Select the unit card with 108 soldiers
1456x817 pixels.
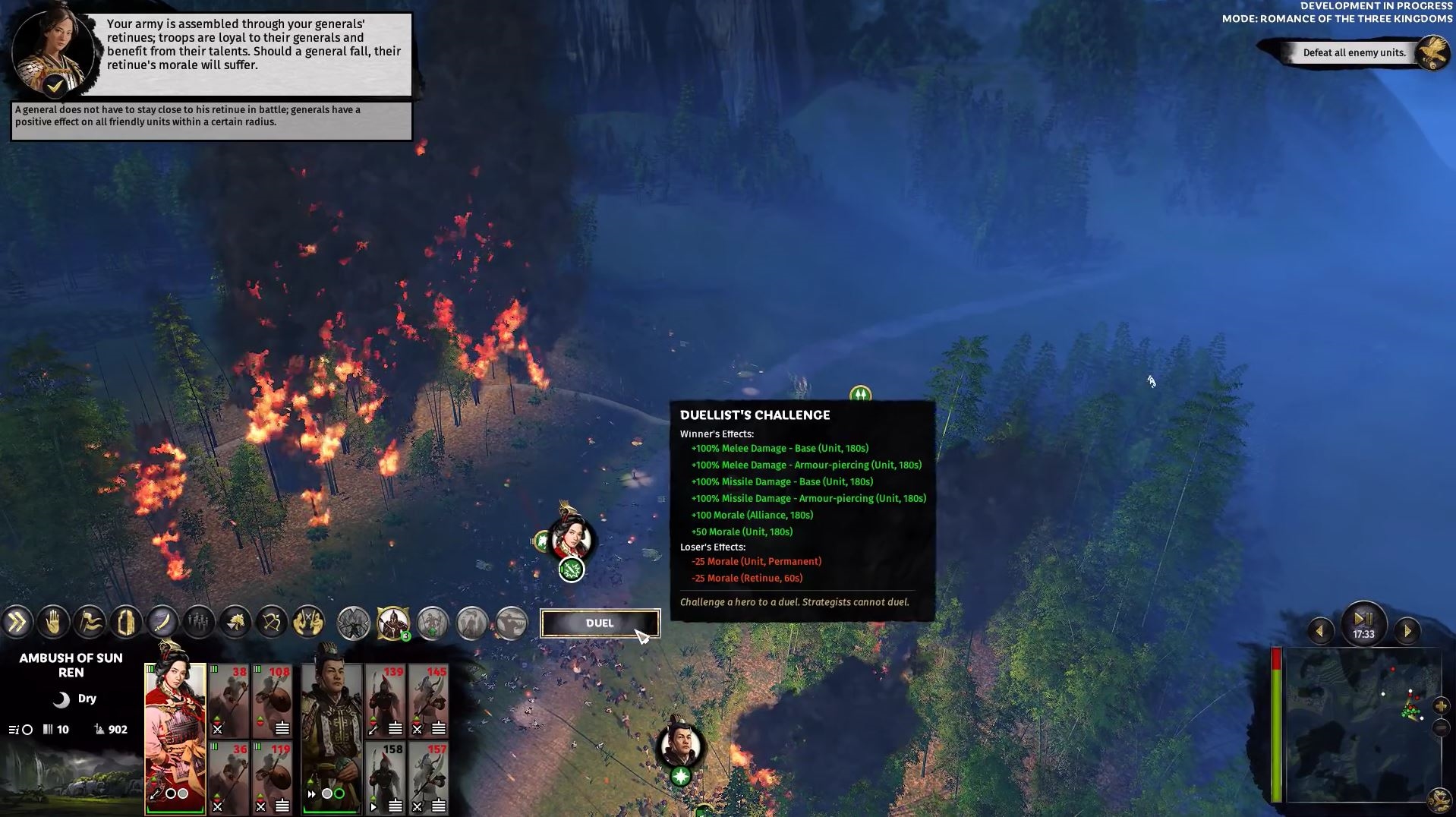pyautogui.click(x=273, y=701)
